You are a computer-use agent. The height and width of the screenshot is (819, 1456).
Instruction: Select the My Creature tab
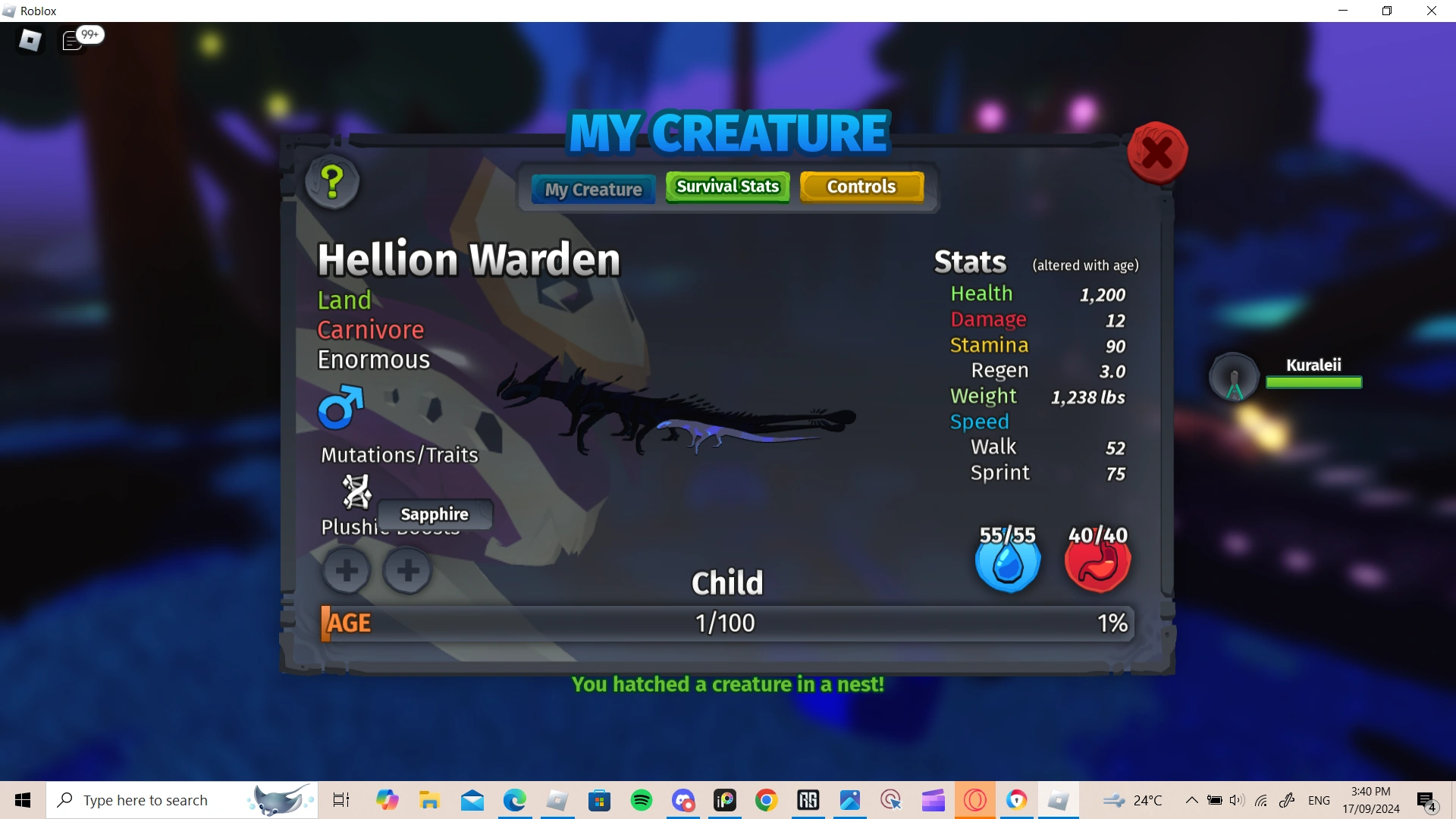[592, 190]
